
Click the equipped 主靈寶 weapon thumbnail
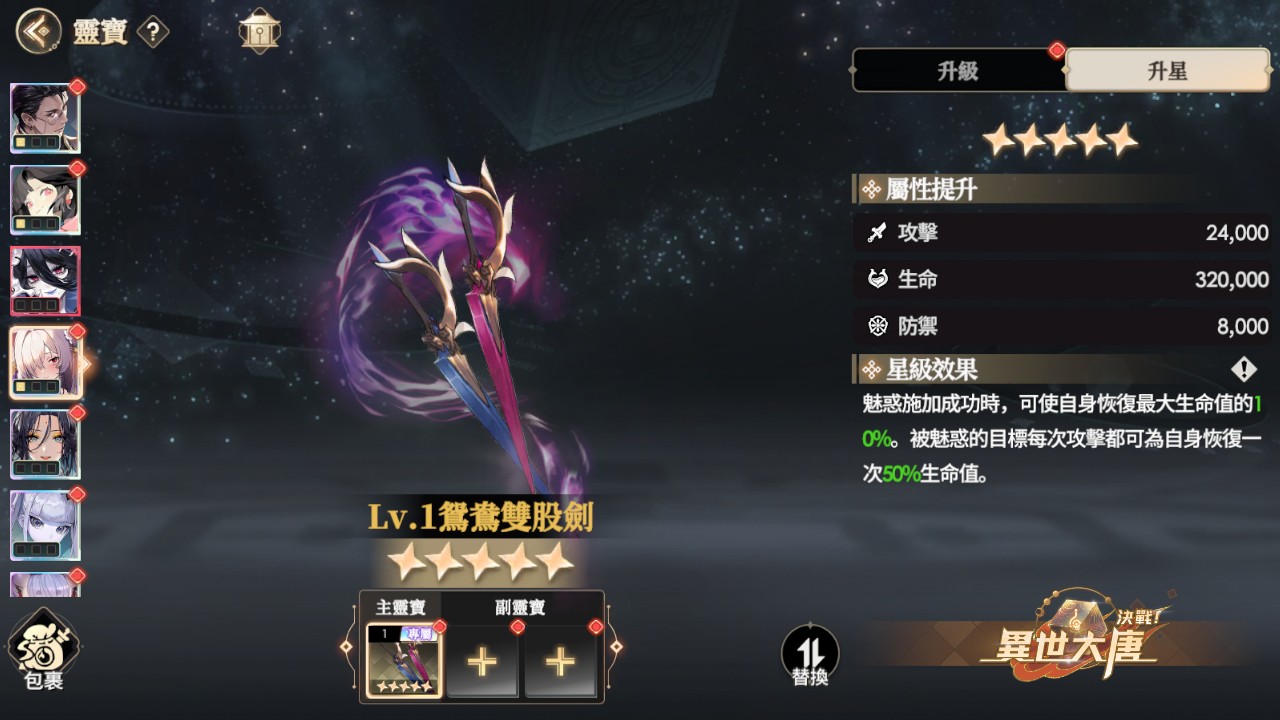pyautogui.click(x=403, y=662)
